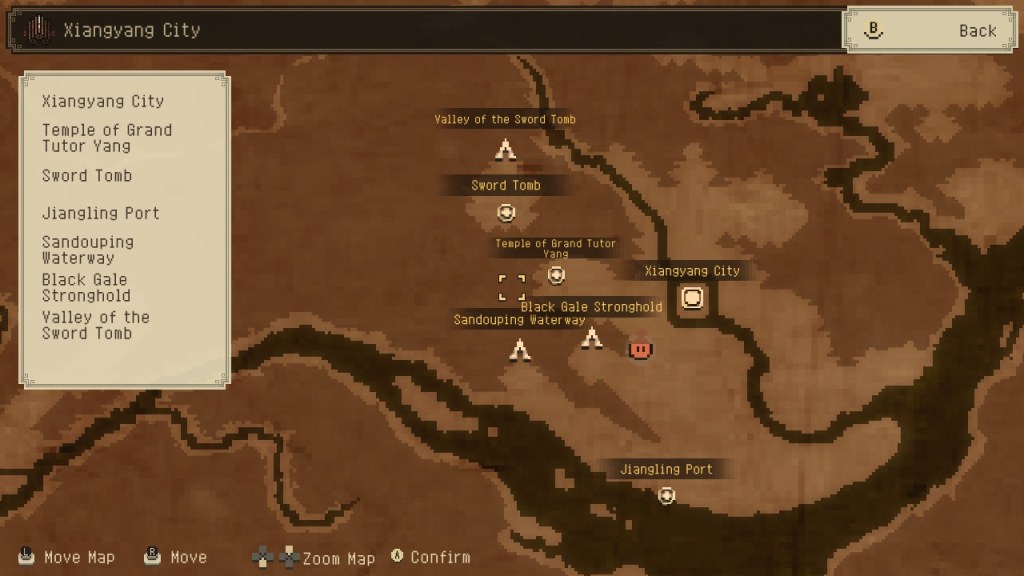Choose the Valley of the Sword Tomb mountain marker
Viewport: 1024px width, 576px height.
coord(505,150)
